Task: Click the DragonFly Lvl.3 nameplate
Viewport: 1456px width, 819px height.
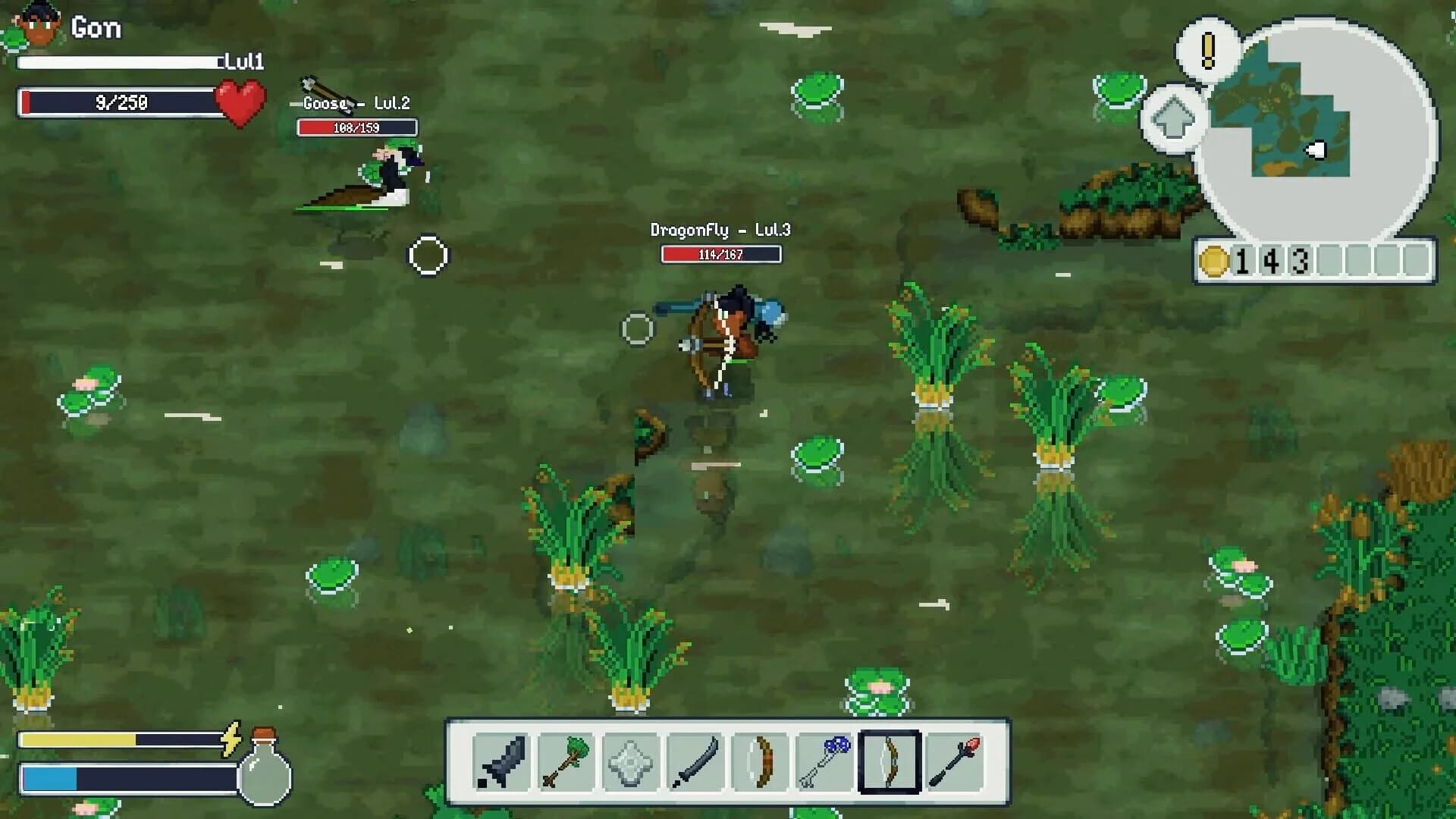Action: 720,230
